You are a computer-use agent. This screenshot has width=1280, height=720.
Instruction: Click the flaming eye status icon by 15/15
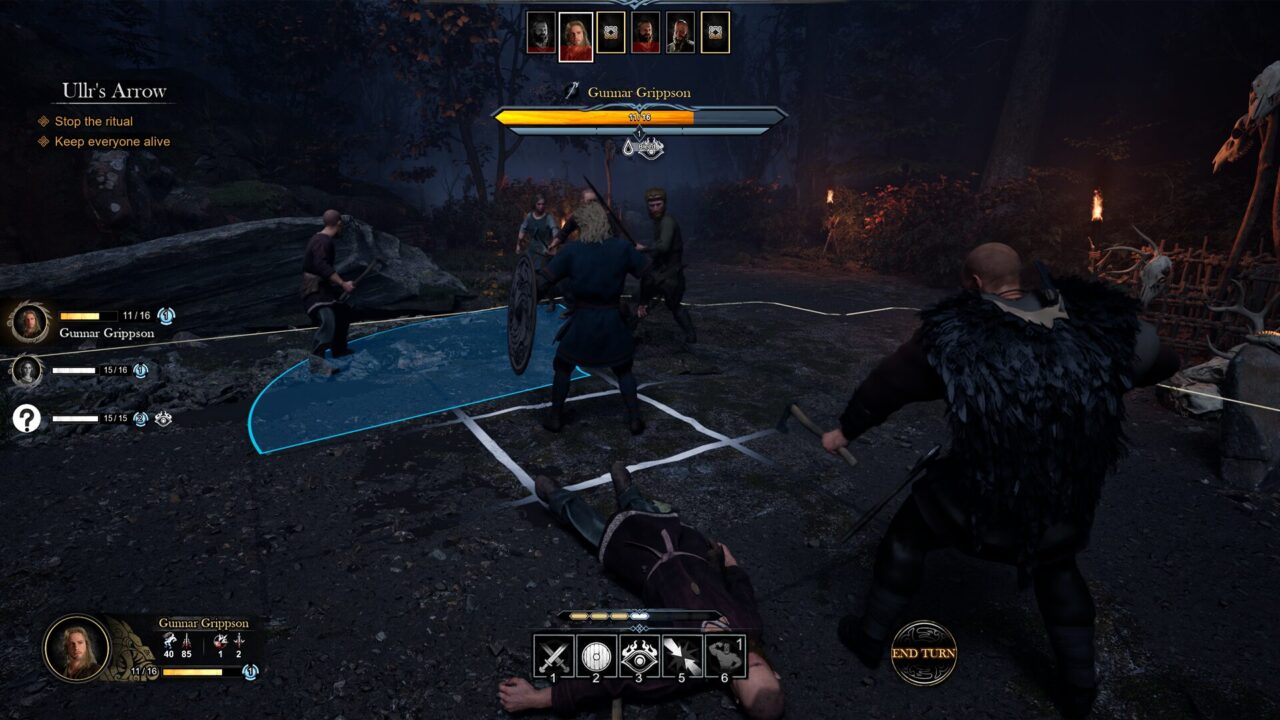[165, 418]
